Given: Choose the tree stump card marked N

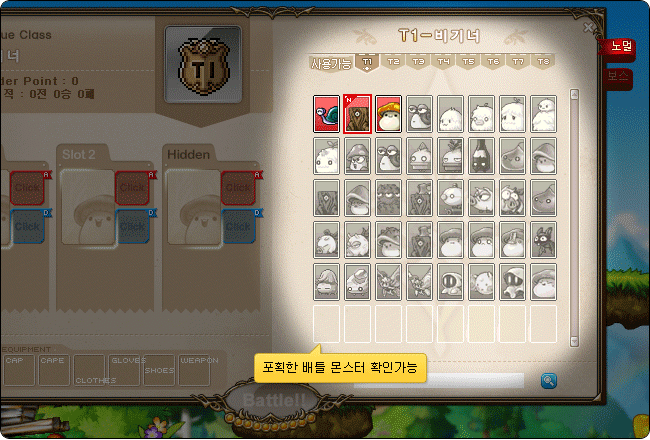Looking at the screenshot, I should pyautogui.click(x=357, y=114).
